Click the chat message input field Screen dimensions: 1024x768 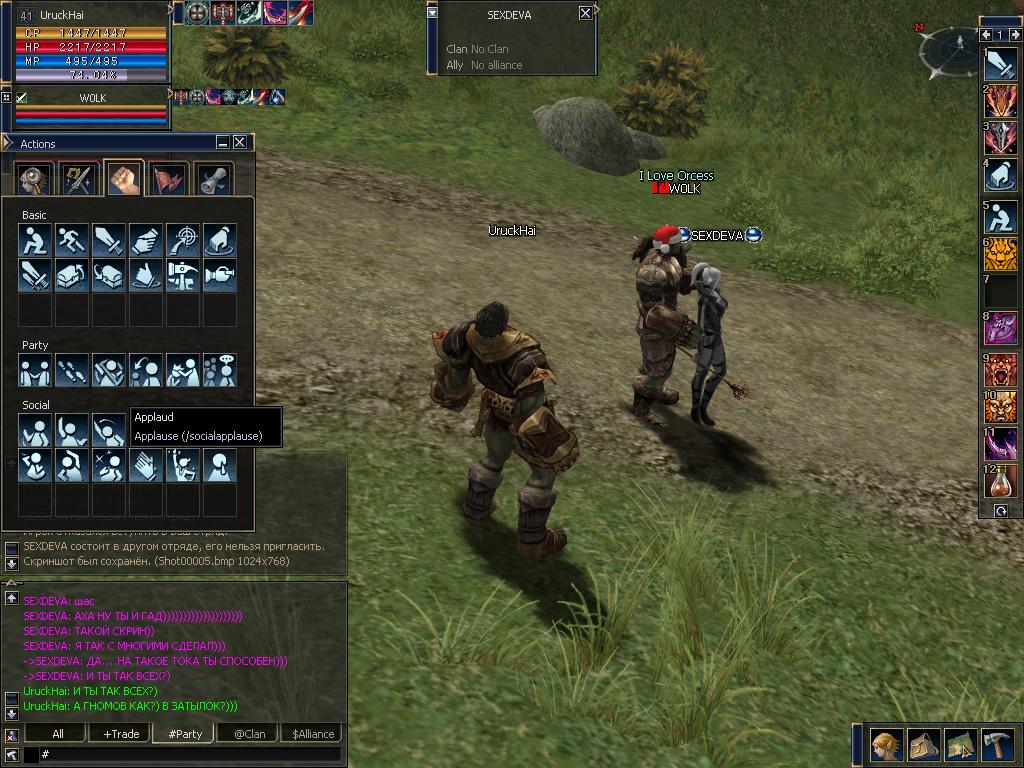pos(190,753)
